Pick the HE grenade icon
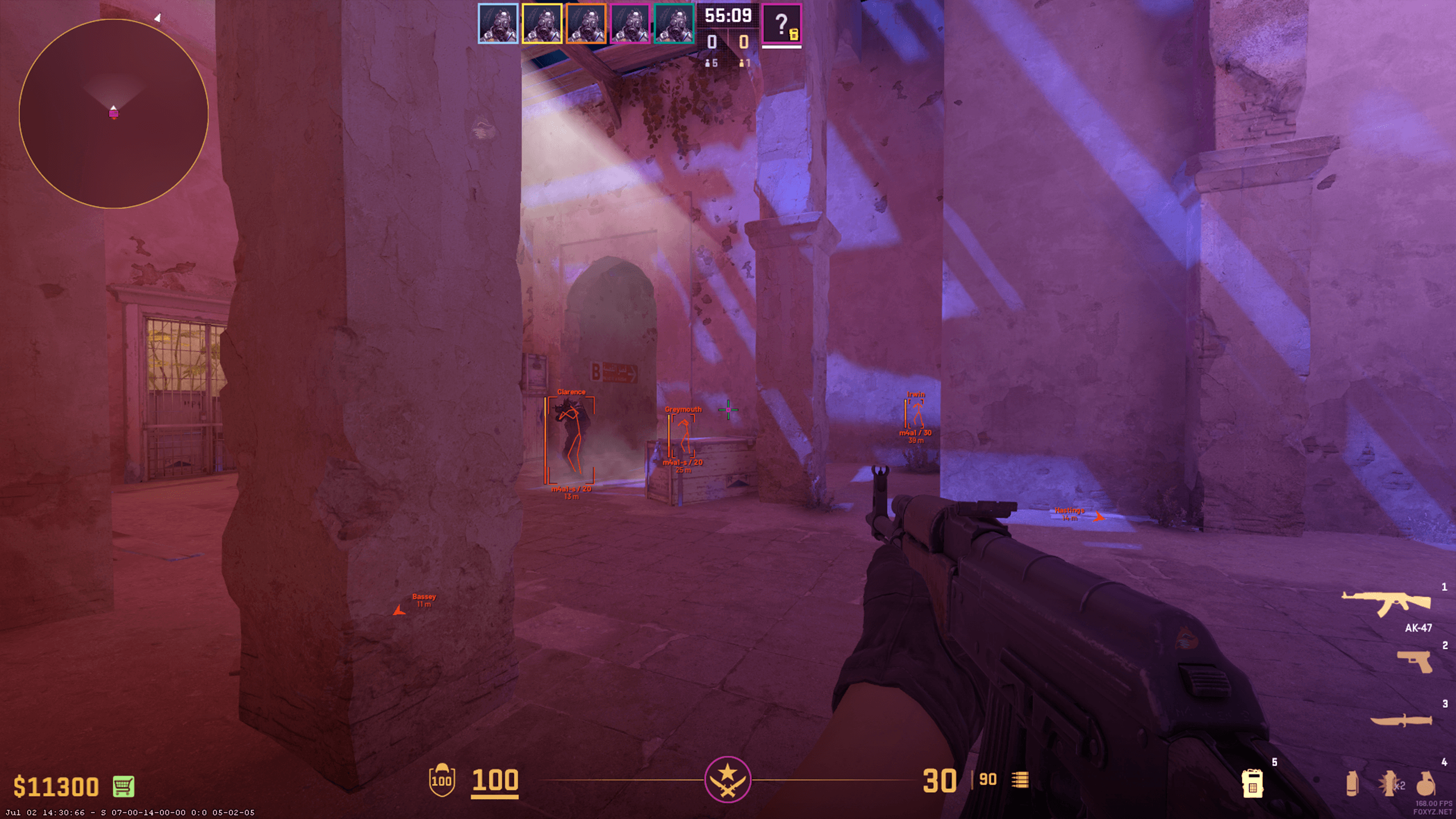The image size is (1456, 819). [1425, 784]
